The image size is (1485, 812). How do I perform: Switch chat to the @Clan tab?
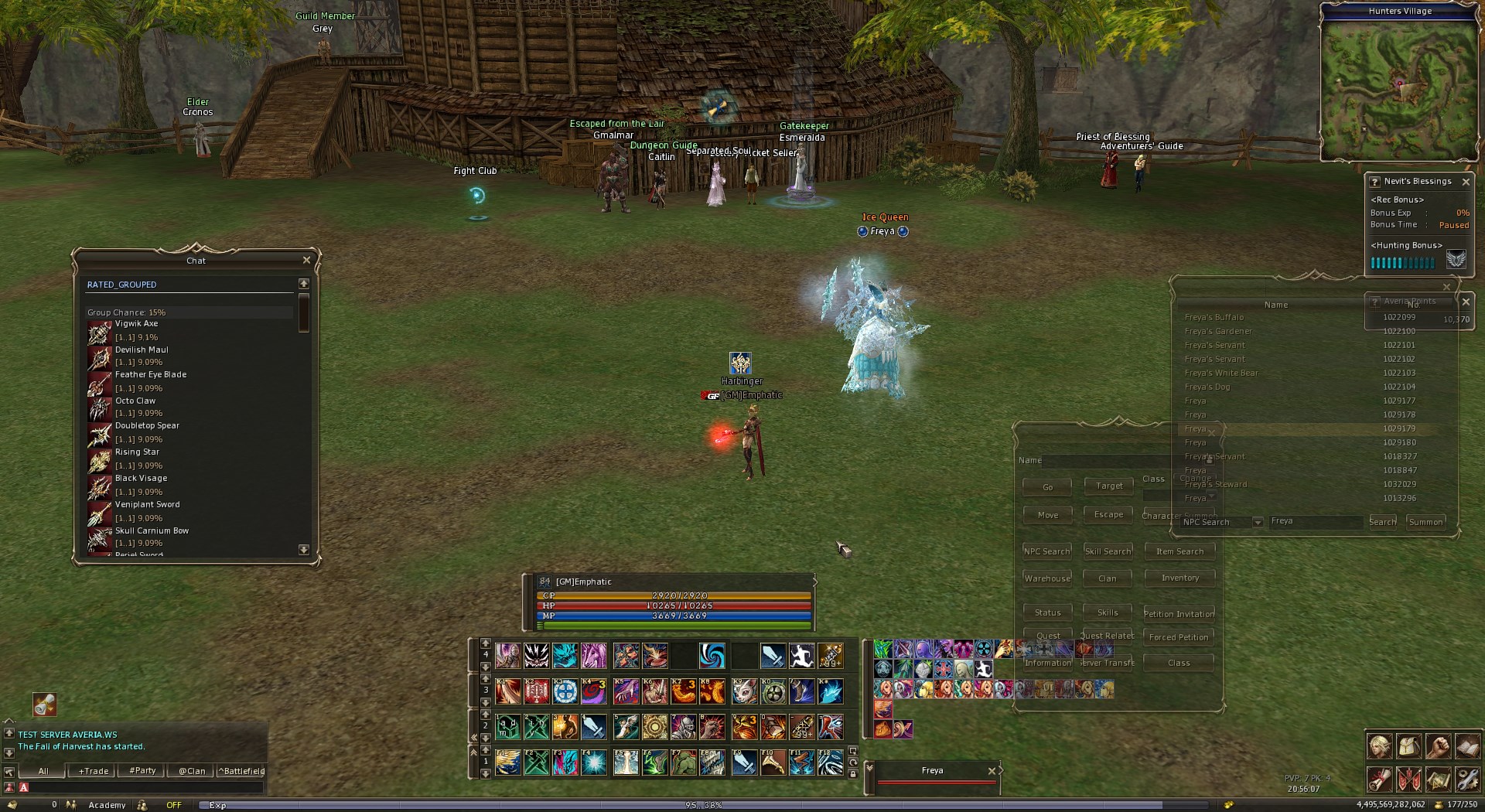192,771
